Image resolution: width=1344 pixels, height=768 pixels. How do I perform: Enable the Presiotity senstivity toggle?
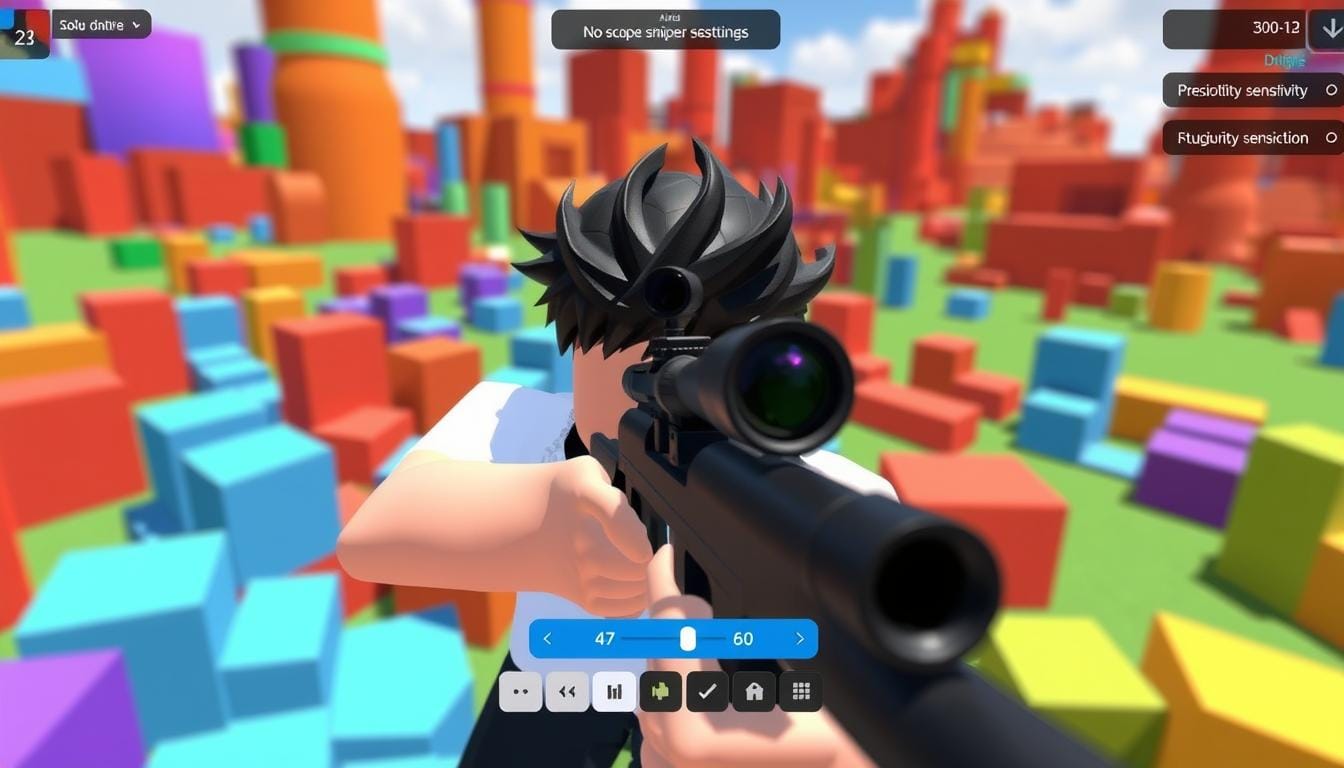1332,90
